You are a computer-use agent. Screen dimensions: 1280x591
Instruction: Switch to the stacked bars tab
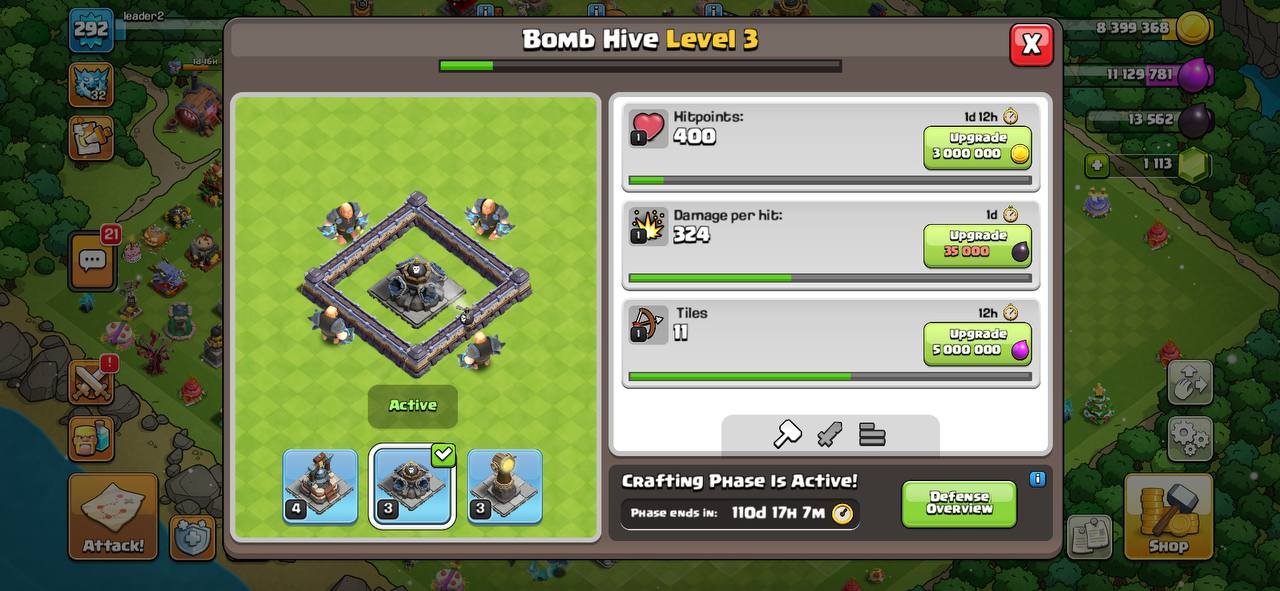(x=872, y=434)
